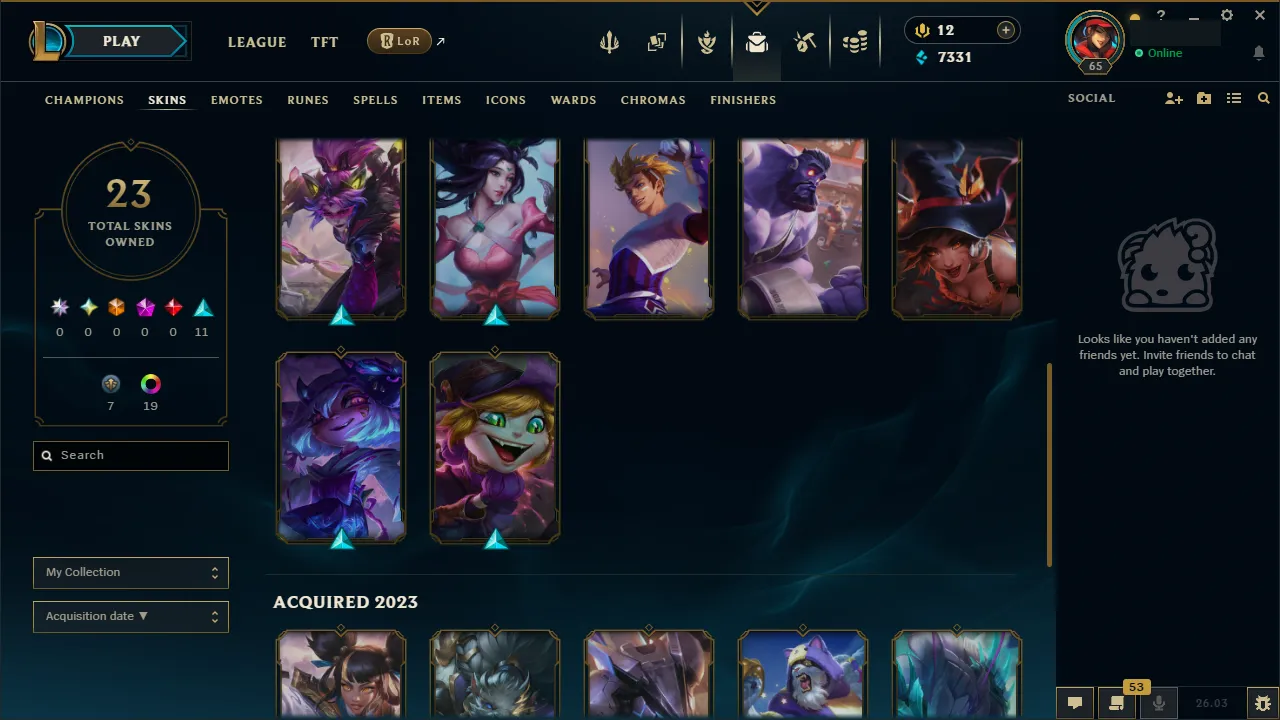This screenshot has height=720, width=1280.
Task: Switch to the CHAMPIONS tab
Action: pos(84,100)
